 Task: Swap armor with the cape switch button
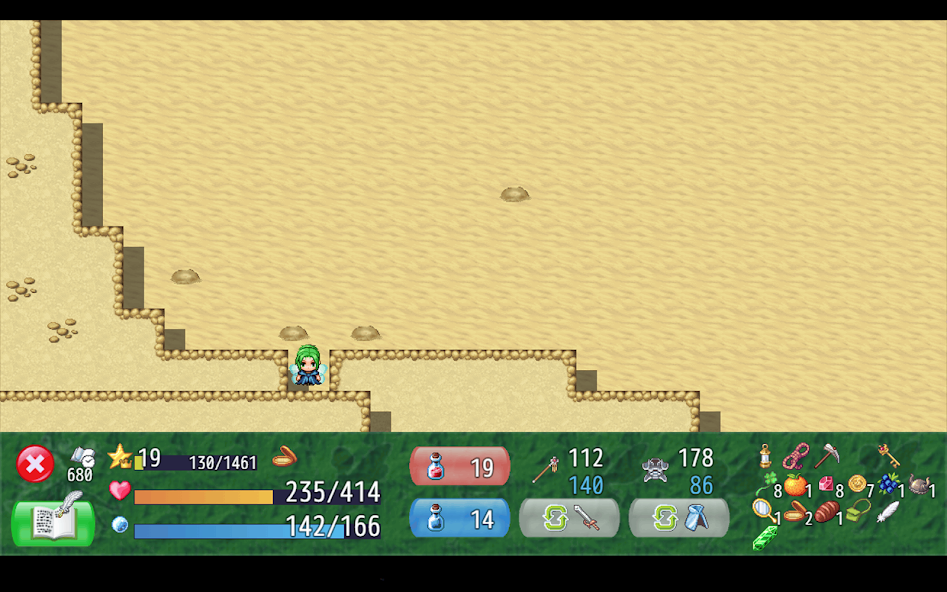pos(679,518)
